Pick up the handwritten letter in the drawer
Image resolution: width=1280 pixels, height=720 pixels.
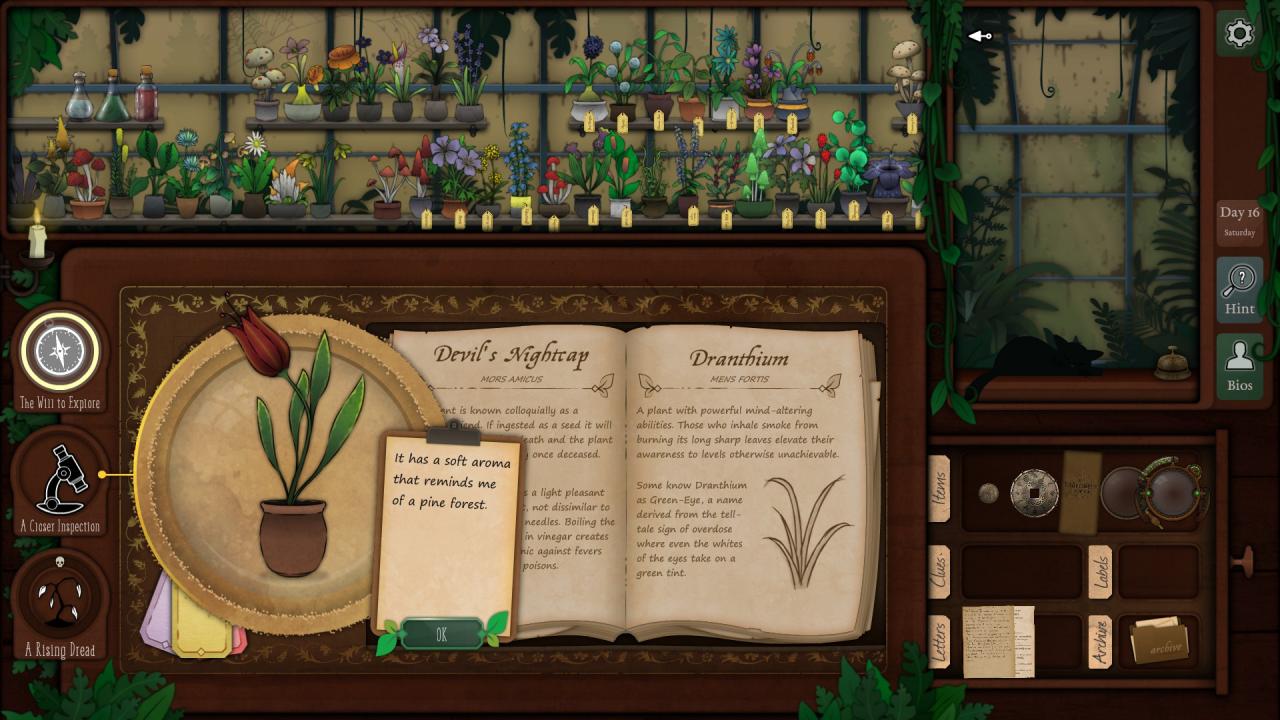point(997,641)
